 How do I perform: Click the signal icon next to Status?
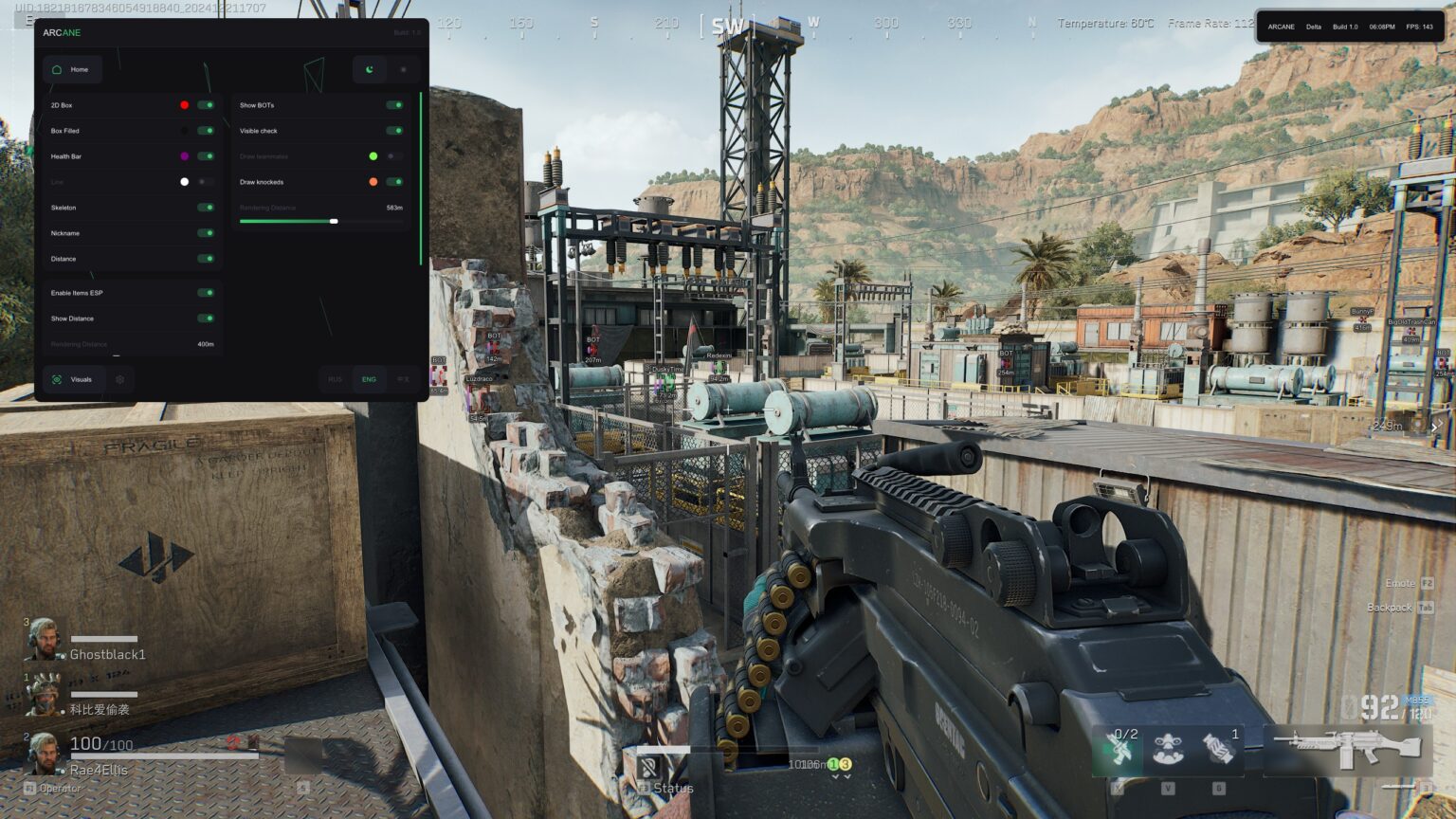point(649,765)
